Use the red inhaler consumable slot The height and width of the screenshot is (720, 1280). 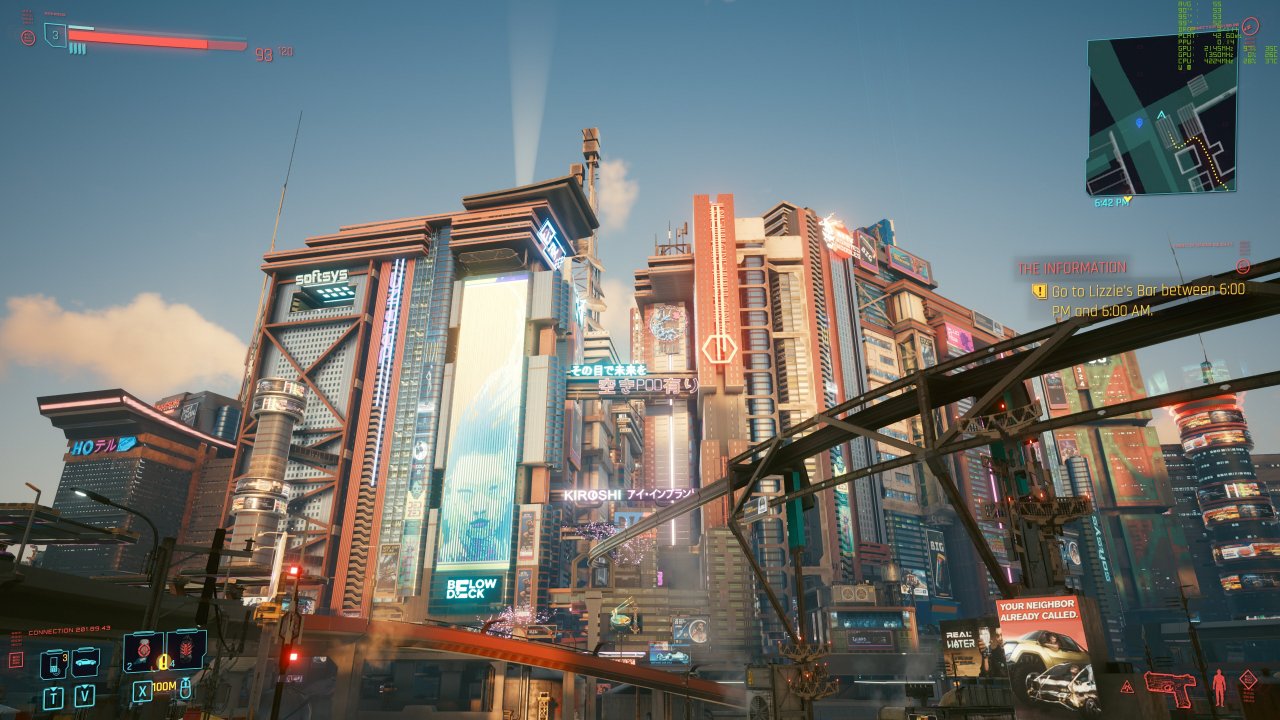(x=144, y=651)
